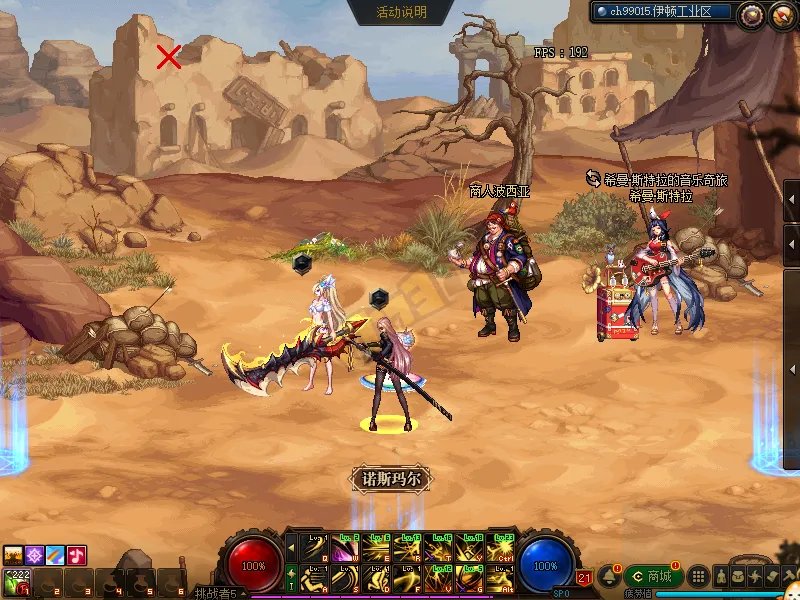Click the pink music note buff icon

(x=77, y=555)
